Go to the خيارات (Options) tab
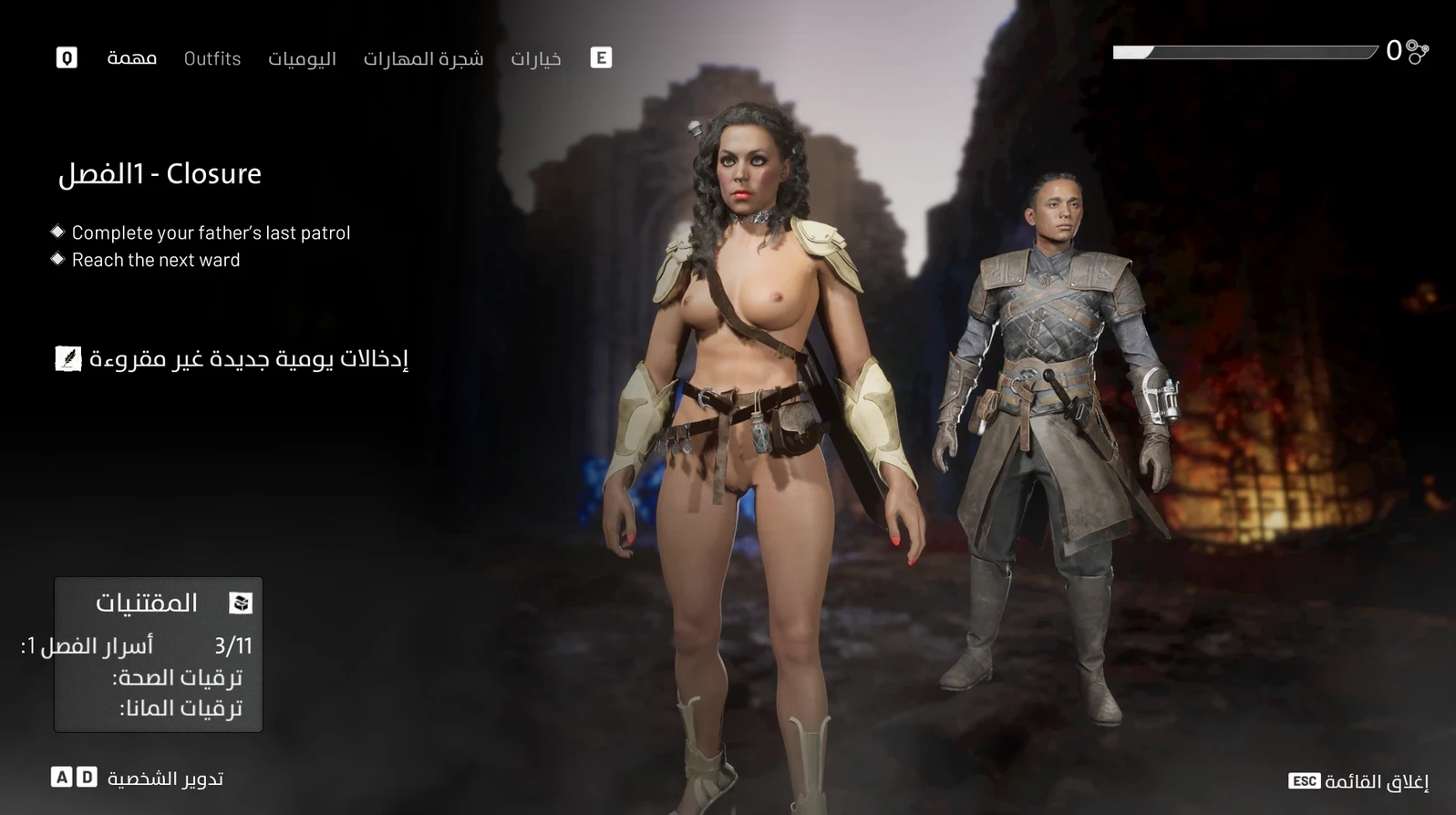 [x=535, y=58]
